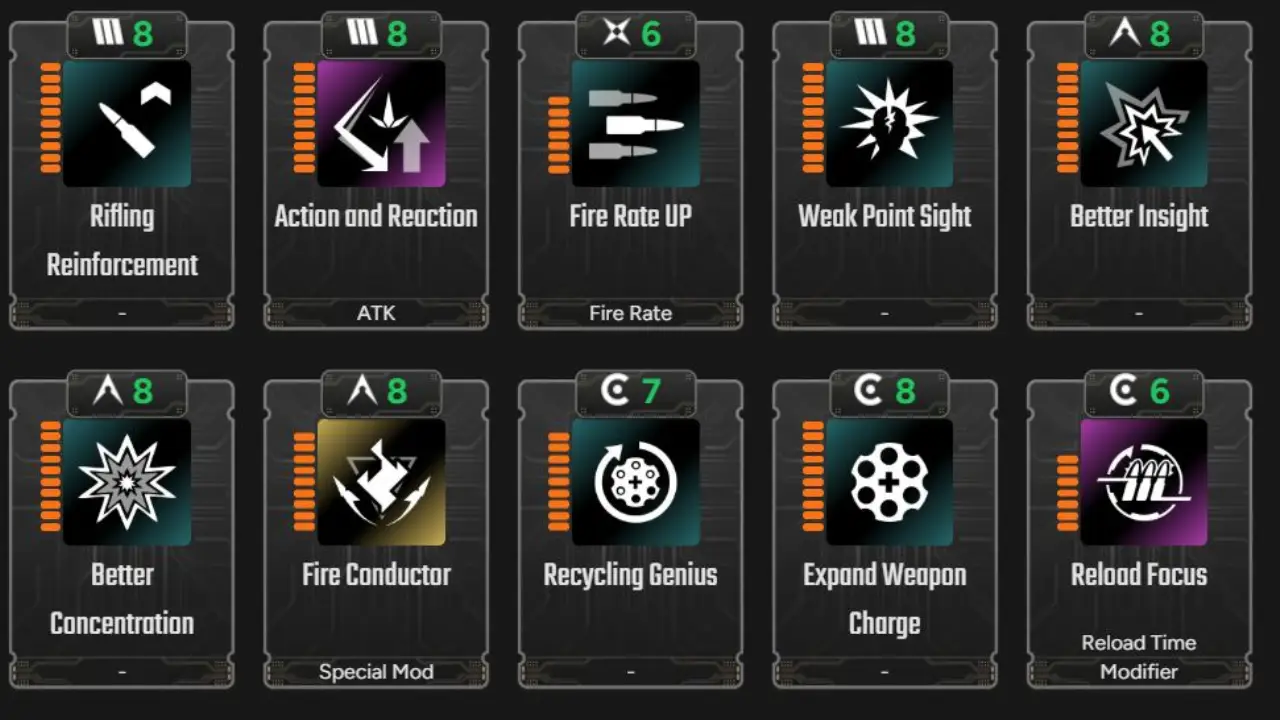
Task: Select the level 6 badge on Fire Rate UP
Action: point(635,31)
